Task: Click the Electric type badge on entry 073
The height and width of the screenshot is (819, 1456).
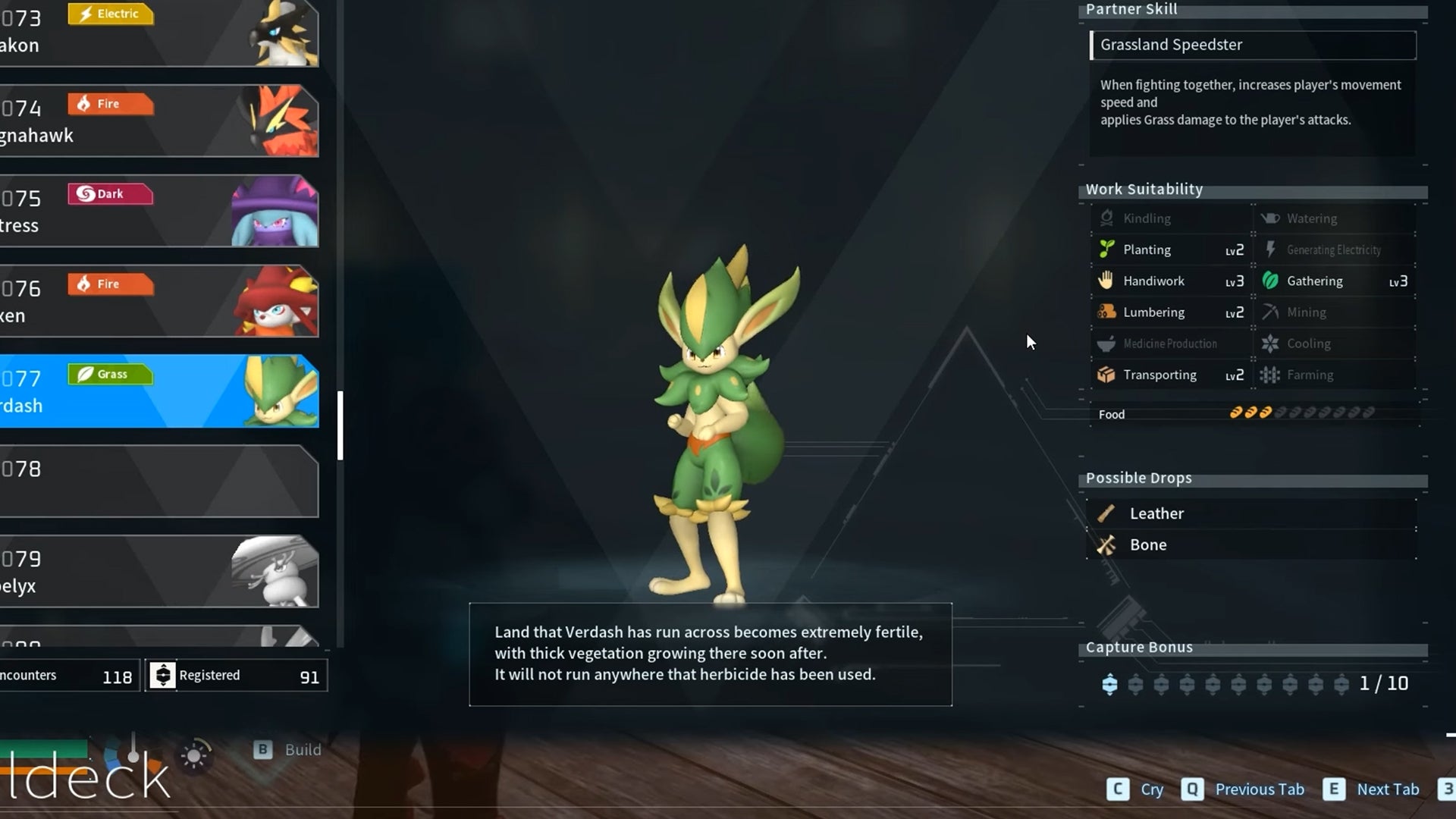Action: pos(111,13)
